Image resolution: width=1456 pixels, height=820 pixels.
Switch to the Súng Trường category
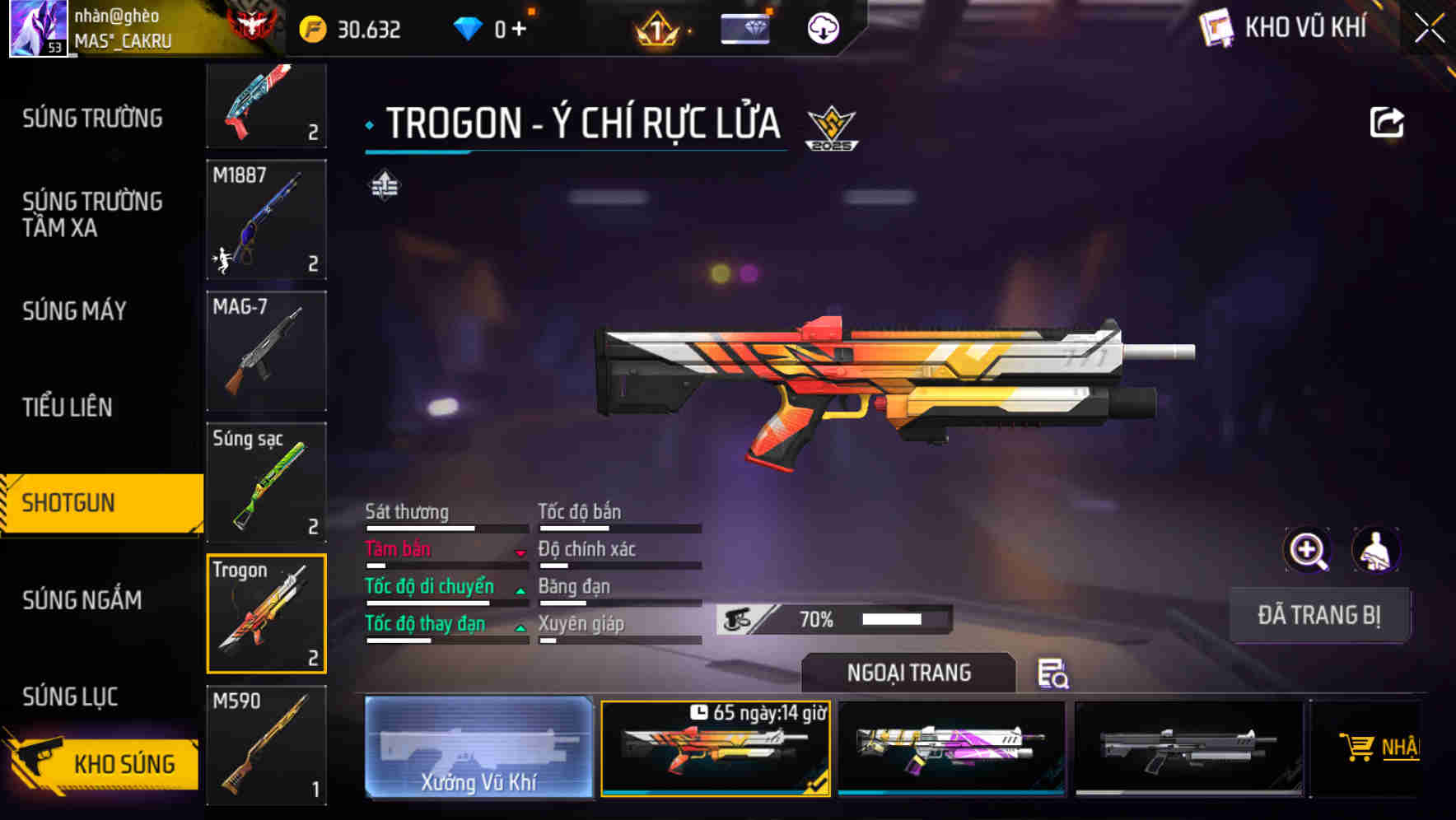92,119
